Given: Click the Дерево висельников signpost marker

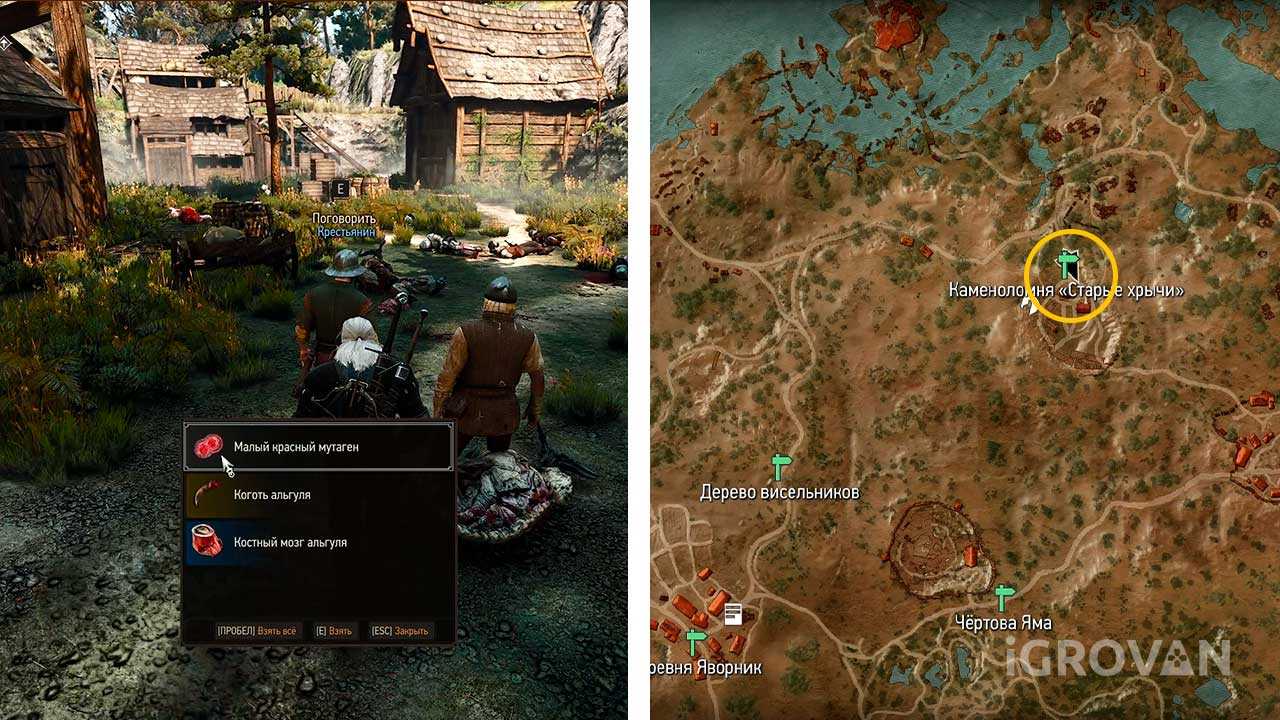Looking at the screenshot, I should coord(781,466).
